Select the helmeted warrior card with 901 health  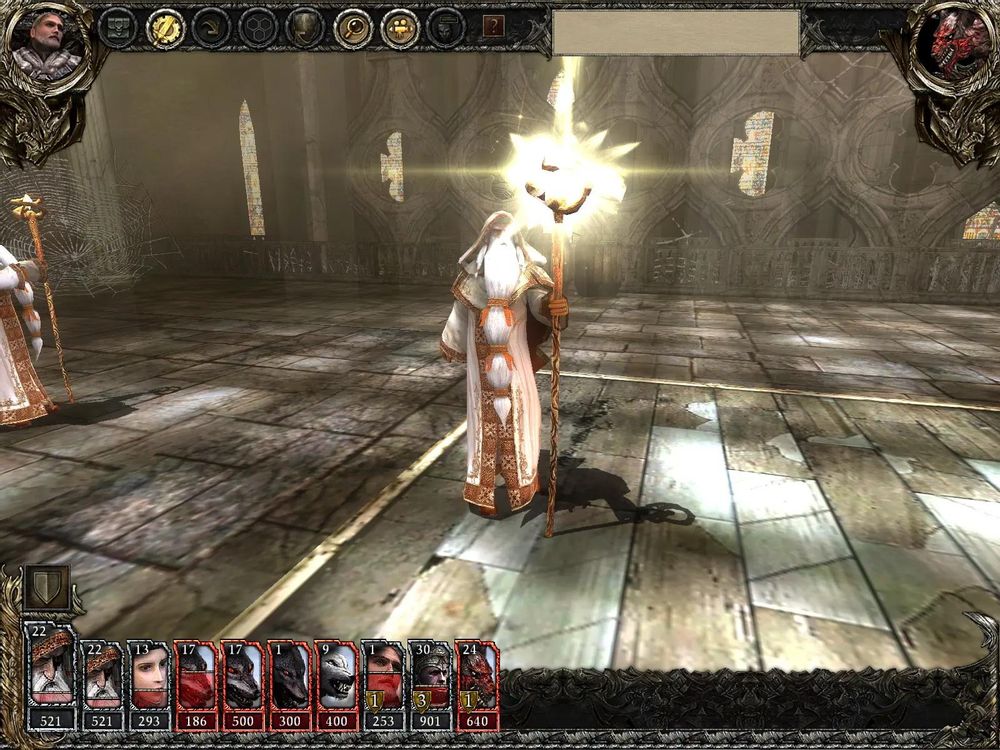(x=430, y=676)
